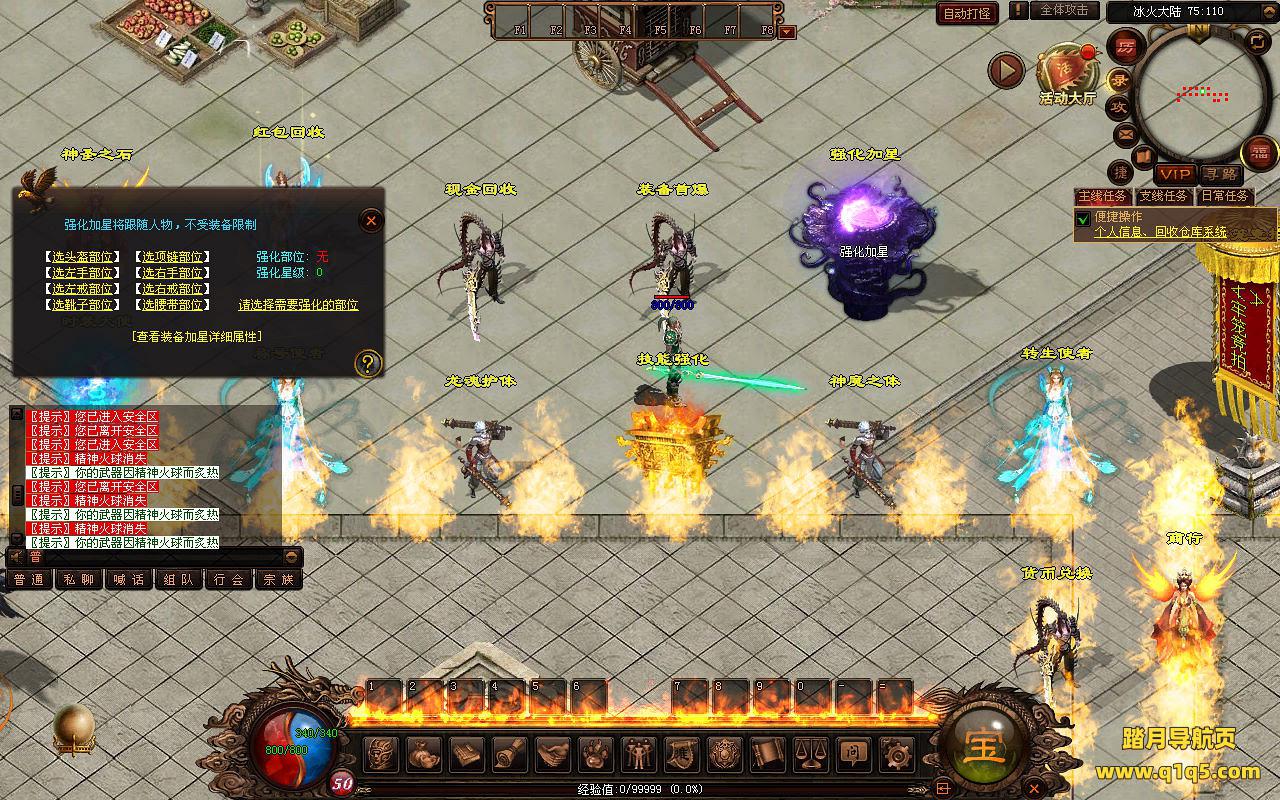Open the VIP button below the minimap
The height and width of the screenshot is (800, 1280).
(x=1176, y=174)
